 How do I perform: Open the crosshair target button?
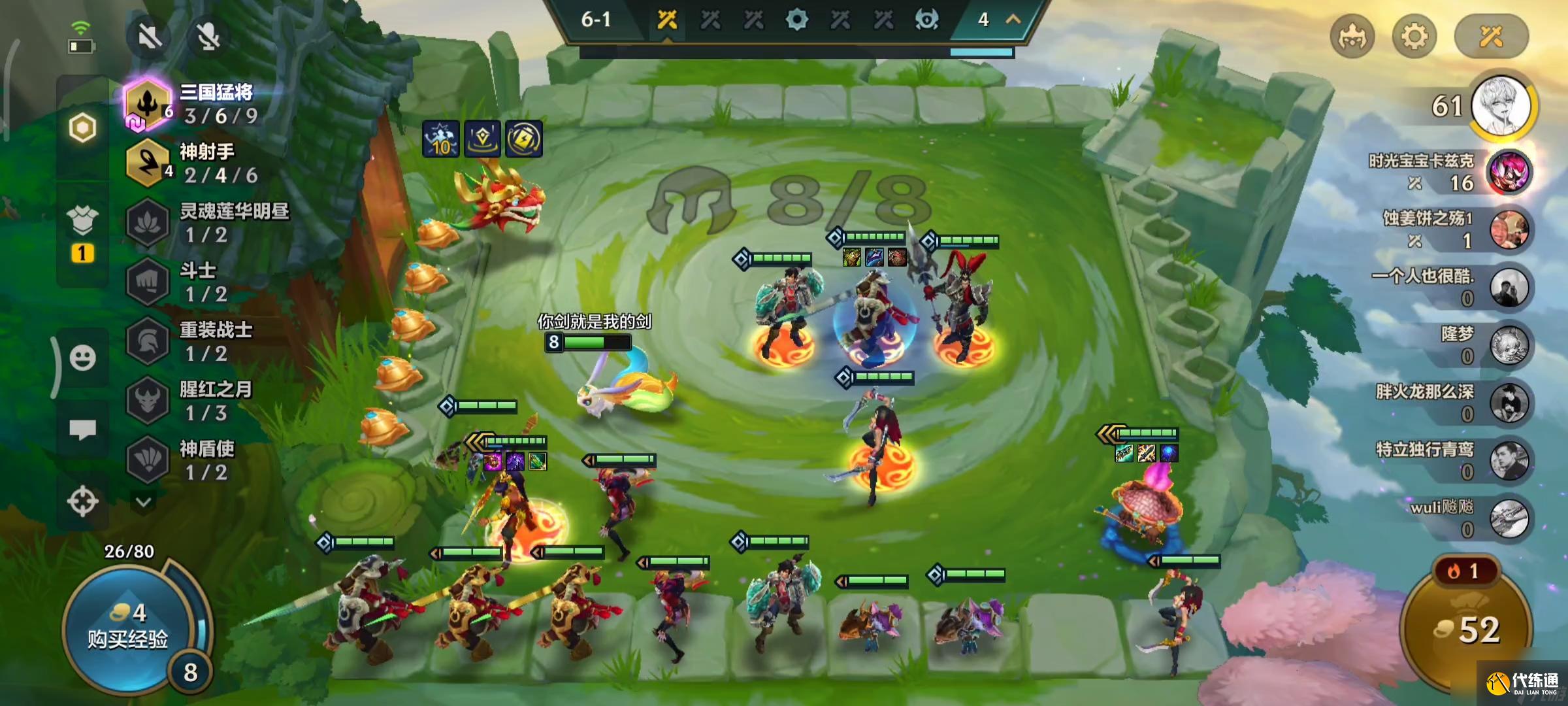point(82,501)
